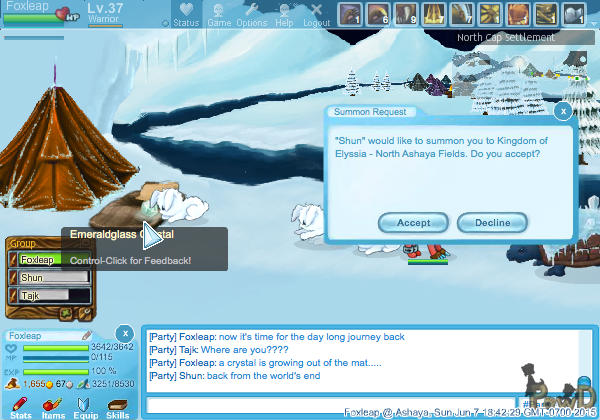This screenshot has height=420, width=600.
Task: Open the Equip panel
Action: [x=85, y=405]
